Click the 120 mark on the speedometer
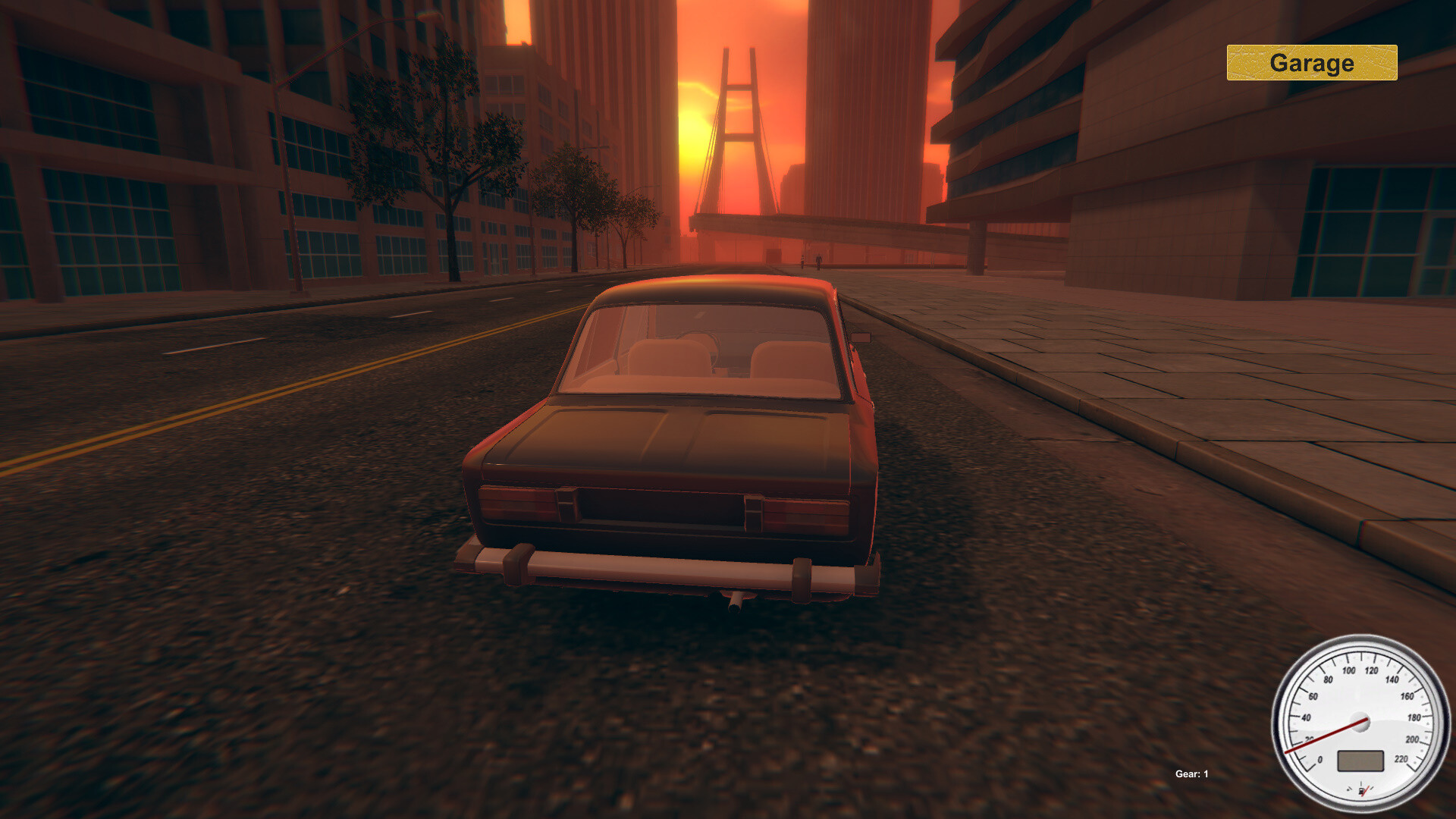Image resolution: width=1456 pixels, height=819 pixels. [x=1372, y=670]
